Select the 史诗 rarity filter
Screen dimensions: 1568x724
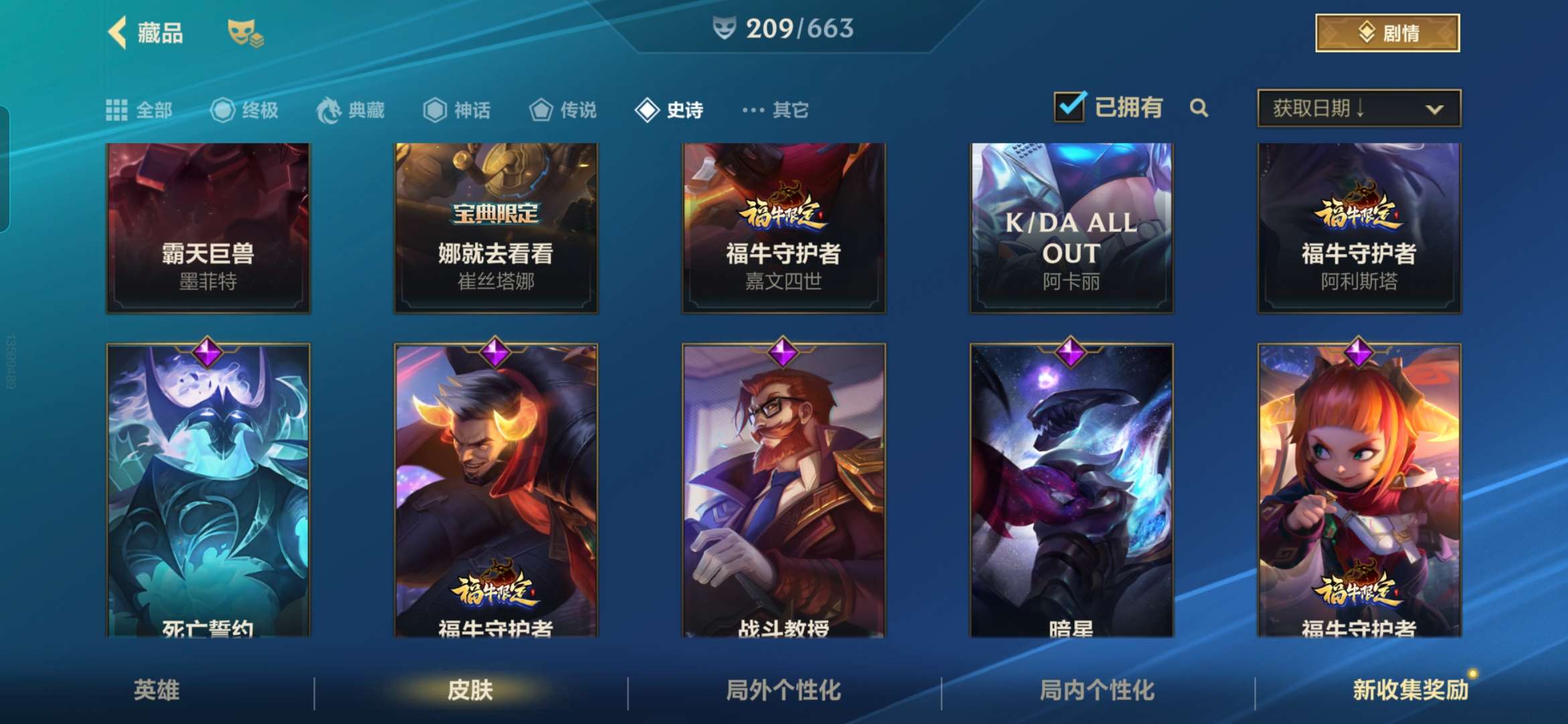tap(669, 110)
